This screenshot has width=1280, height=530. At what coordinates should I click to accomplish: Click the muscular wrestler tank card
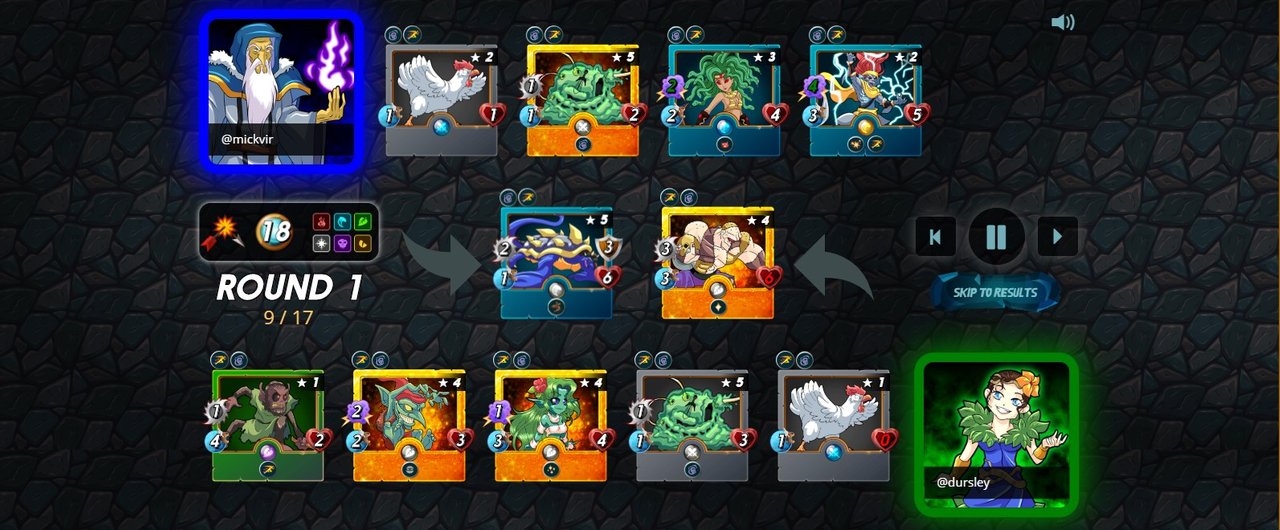point(717,263)
